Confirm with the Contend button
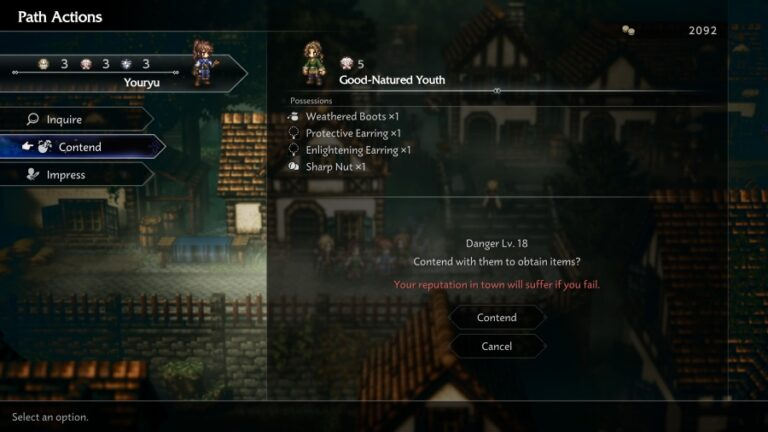 click(x=497, y=318)
